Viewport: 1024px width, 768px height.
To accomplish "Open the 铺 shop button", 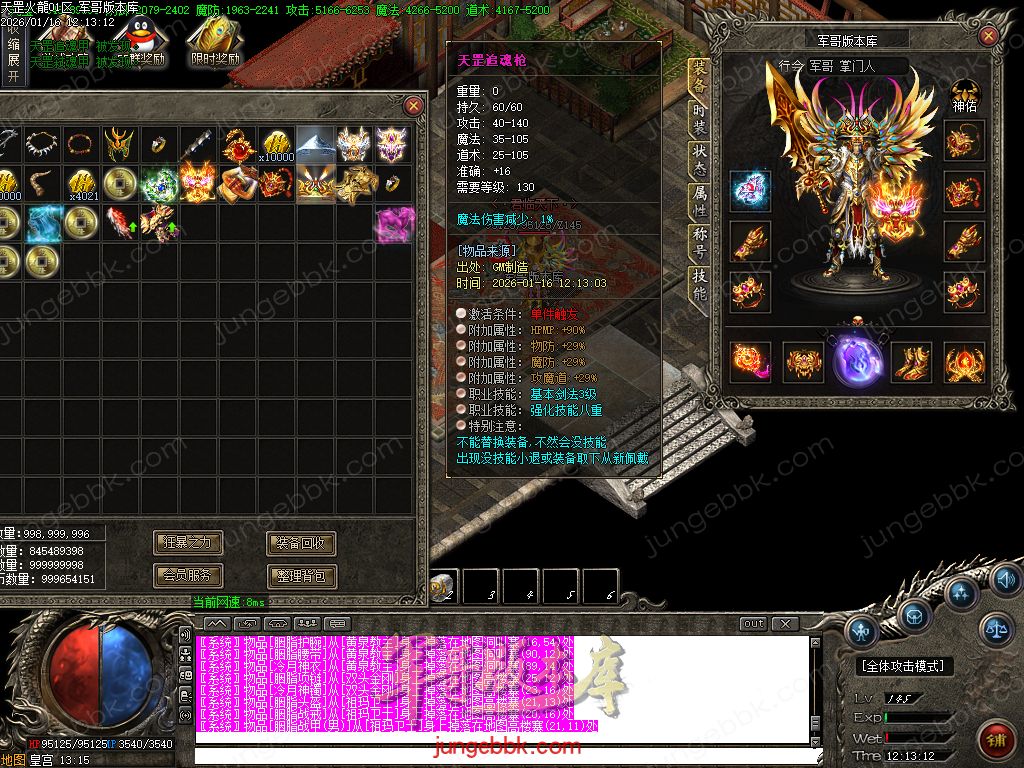I will [994, 739].
